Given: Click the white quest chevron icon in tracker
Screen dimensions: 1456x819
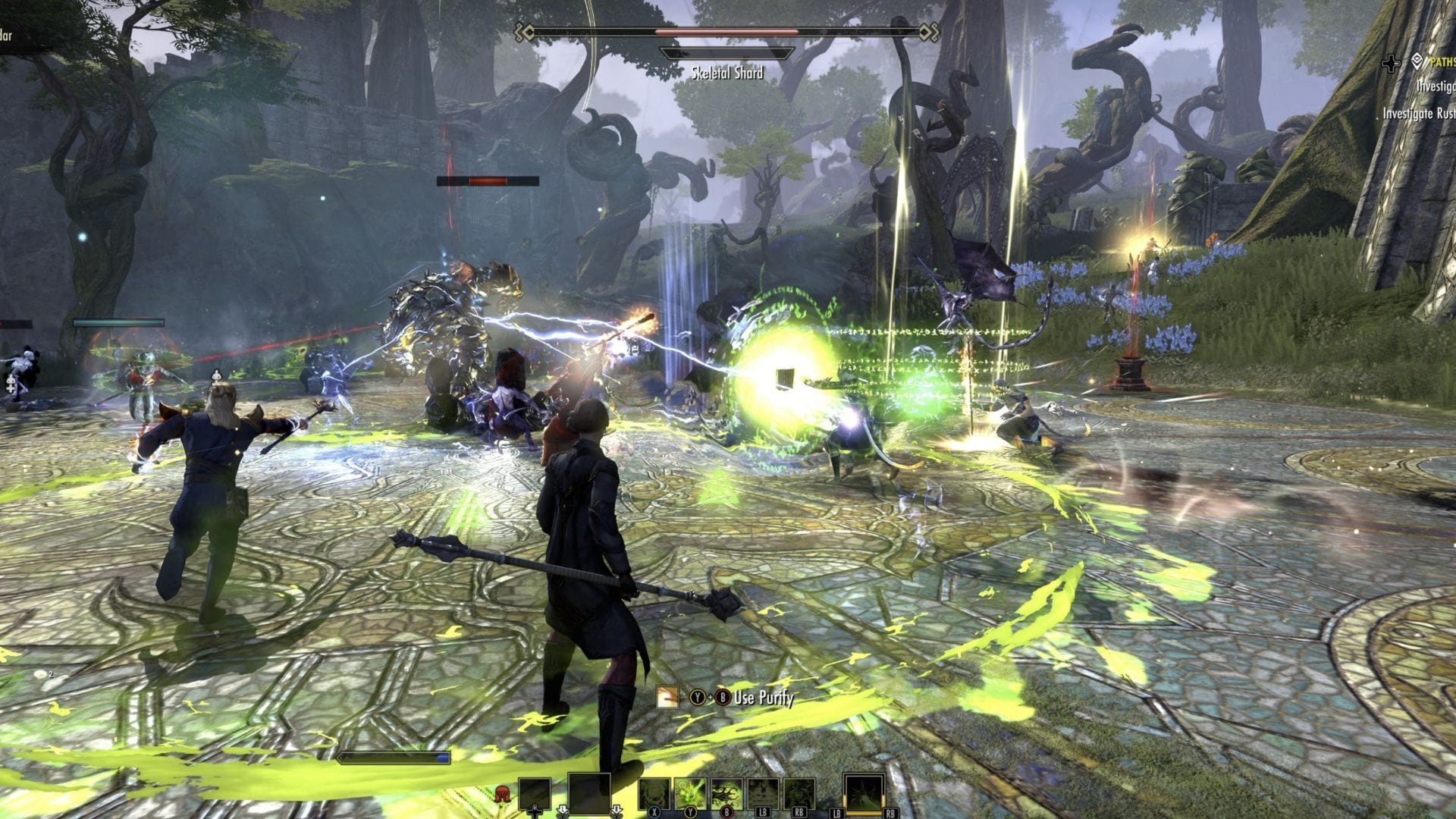Looking at the screenshot, I should [x=1417, y=61].
